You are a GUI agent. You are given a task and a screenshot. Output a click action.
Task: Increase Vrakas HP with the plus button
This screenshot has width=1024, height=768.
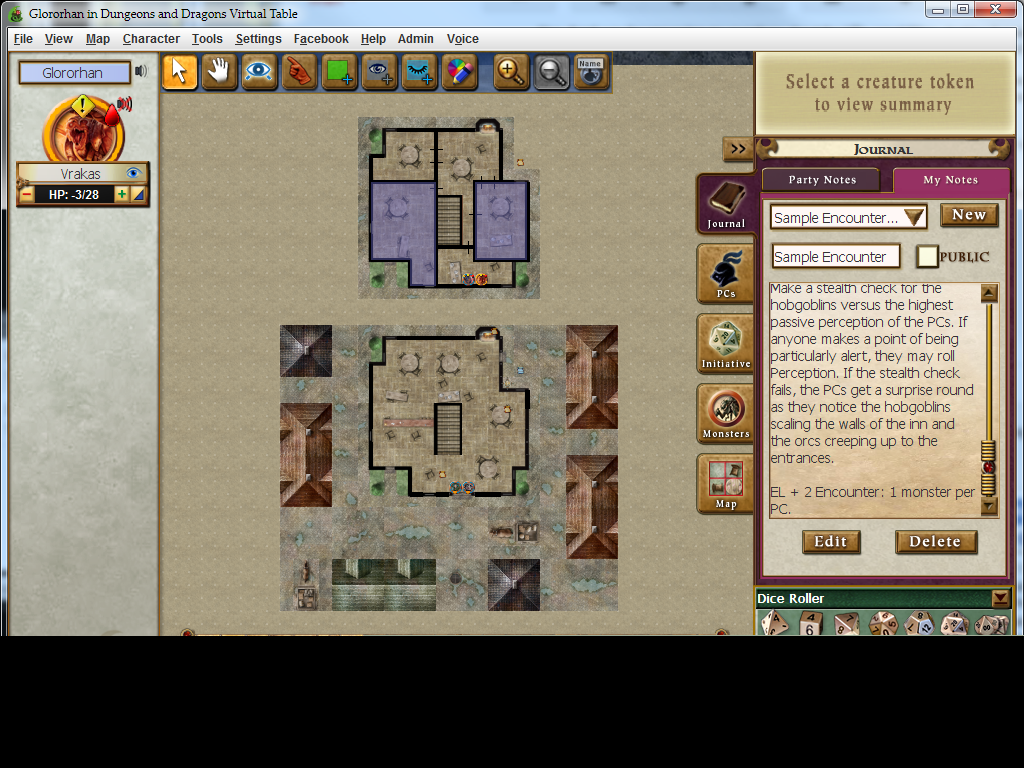122,194
